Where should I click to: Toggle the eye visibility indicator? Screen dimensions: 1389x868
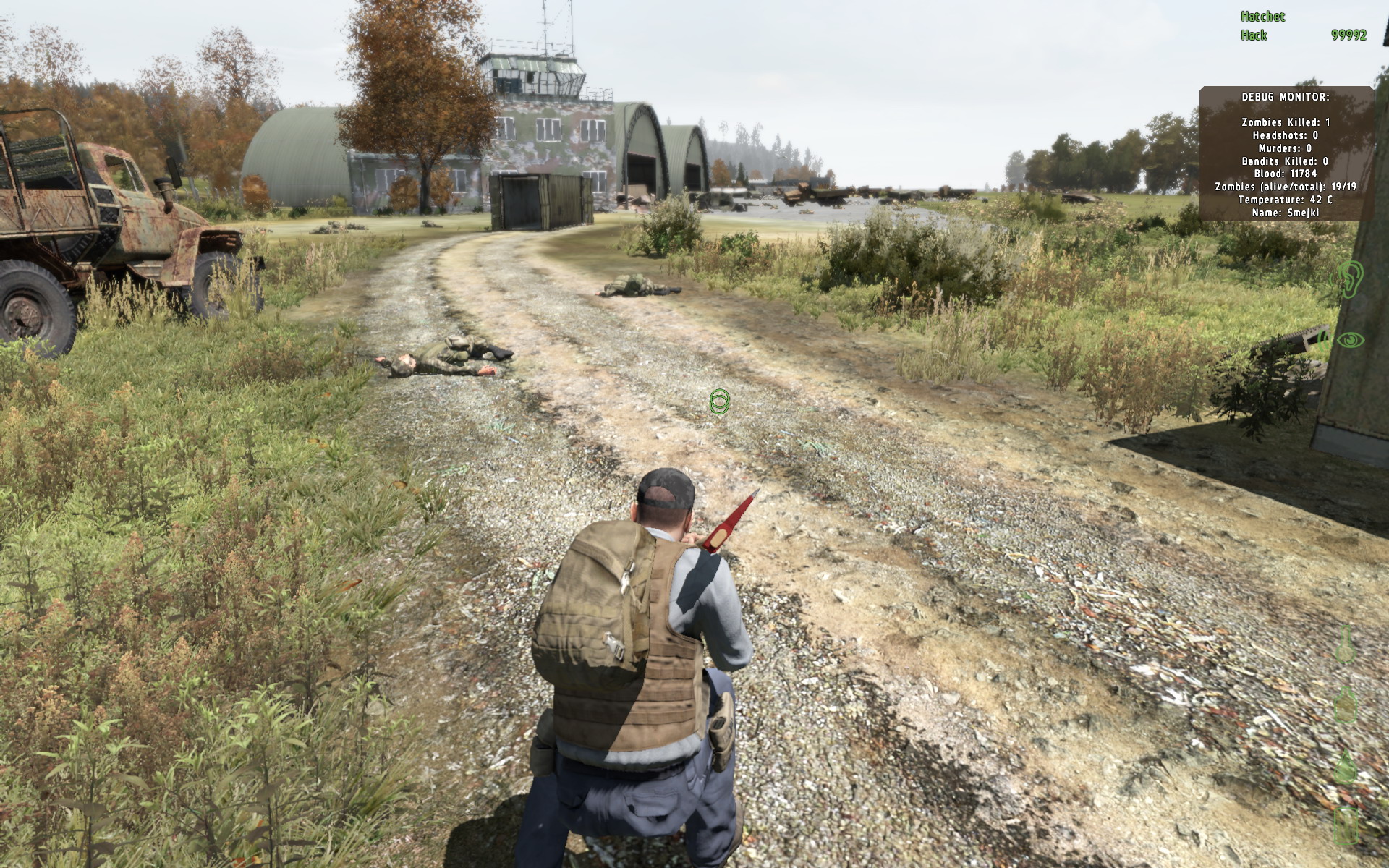(1351, 340)
